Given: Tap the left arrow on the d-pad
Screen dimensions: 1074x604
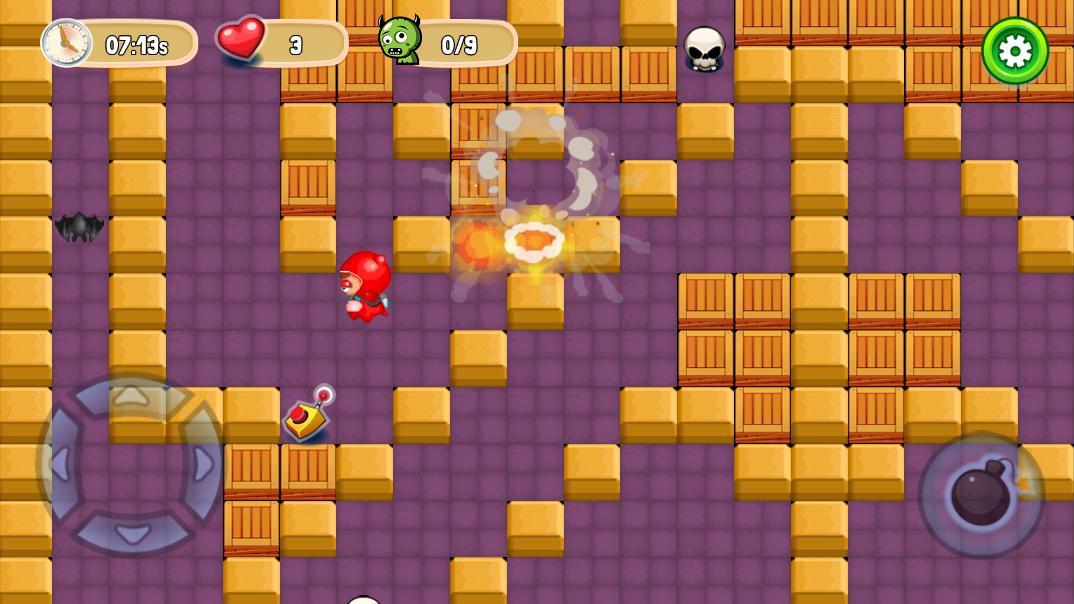Looking at the screenshot, I should coord(60,464).
